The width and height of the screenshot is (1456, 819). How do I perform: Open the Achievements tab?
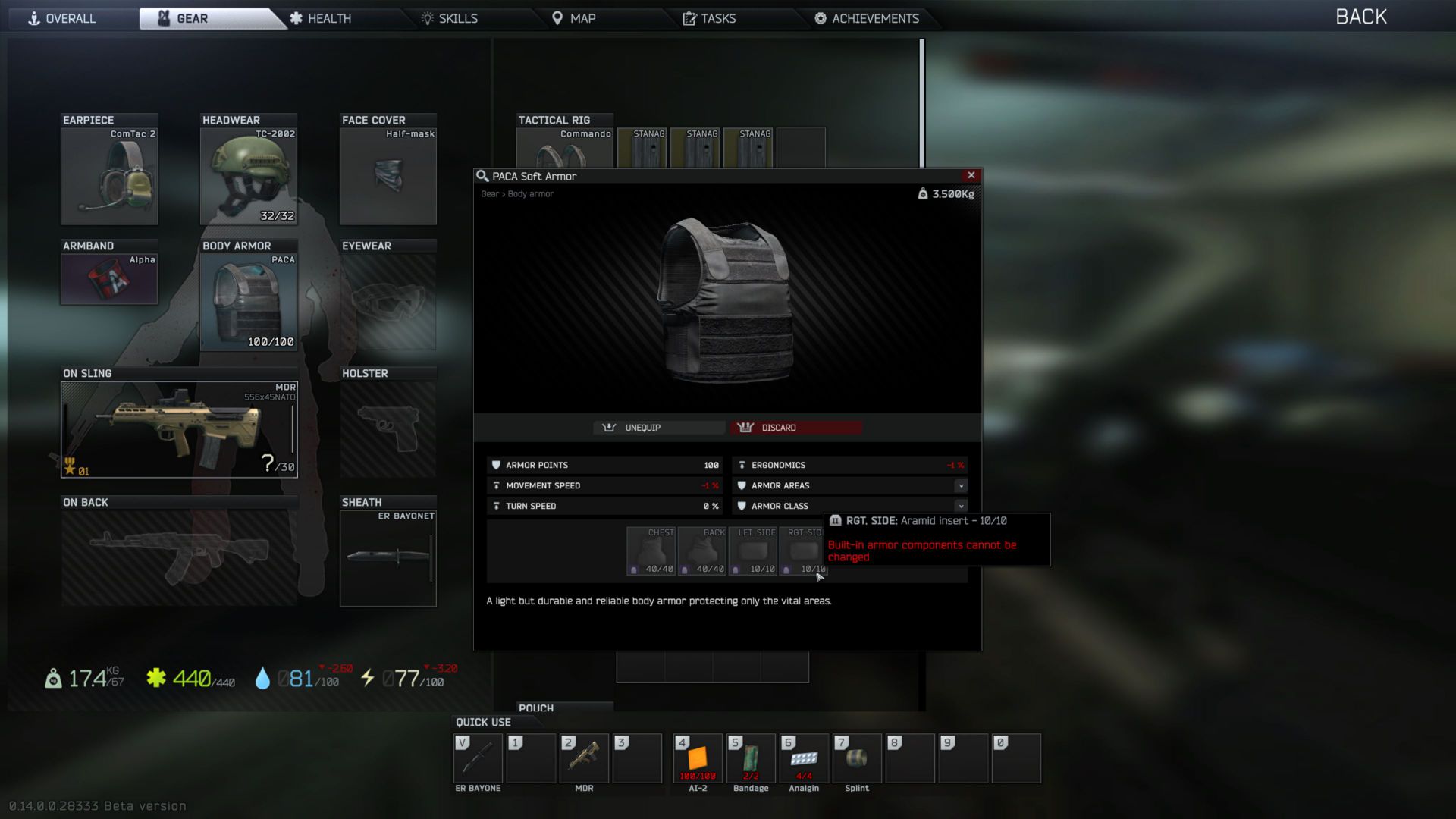point(867,18)
